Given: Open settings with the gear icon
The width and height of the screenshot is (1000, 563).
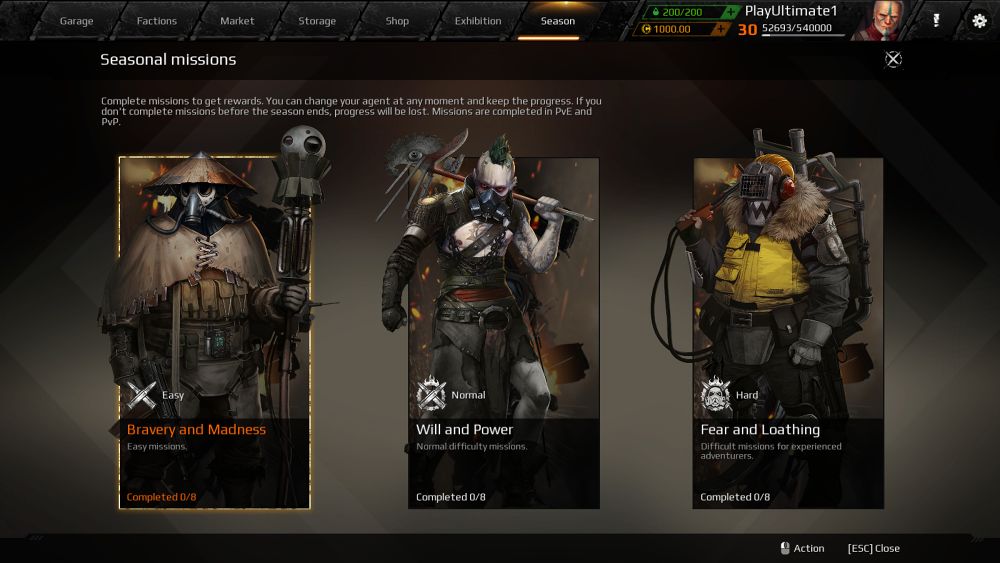Looking at the screenshot, I should [x=979, y=20].
